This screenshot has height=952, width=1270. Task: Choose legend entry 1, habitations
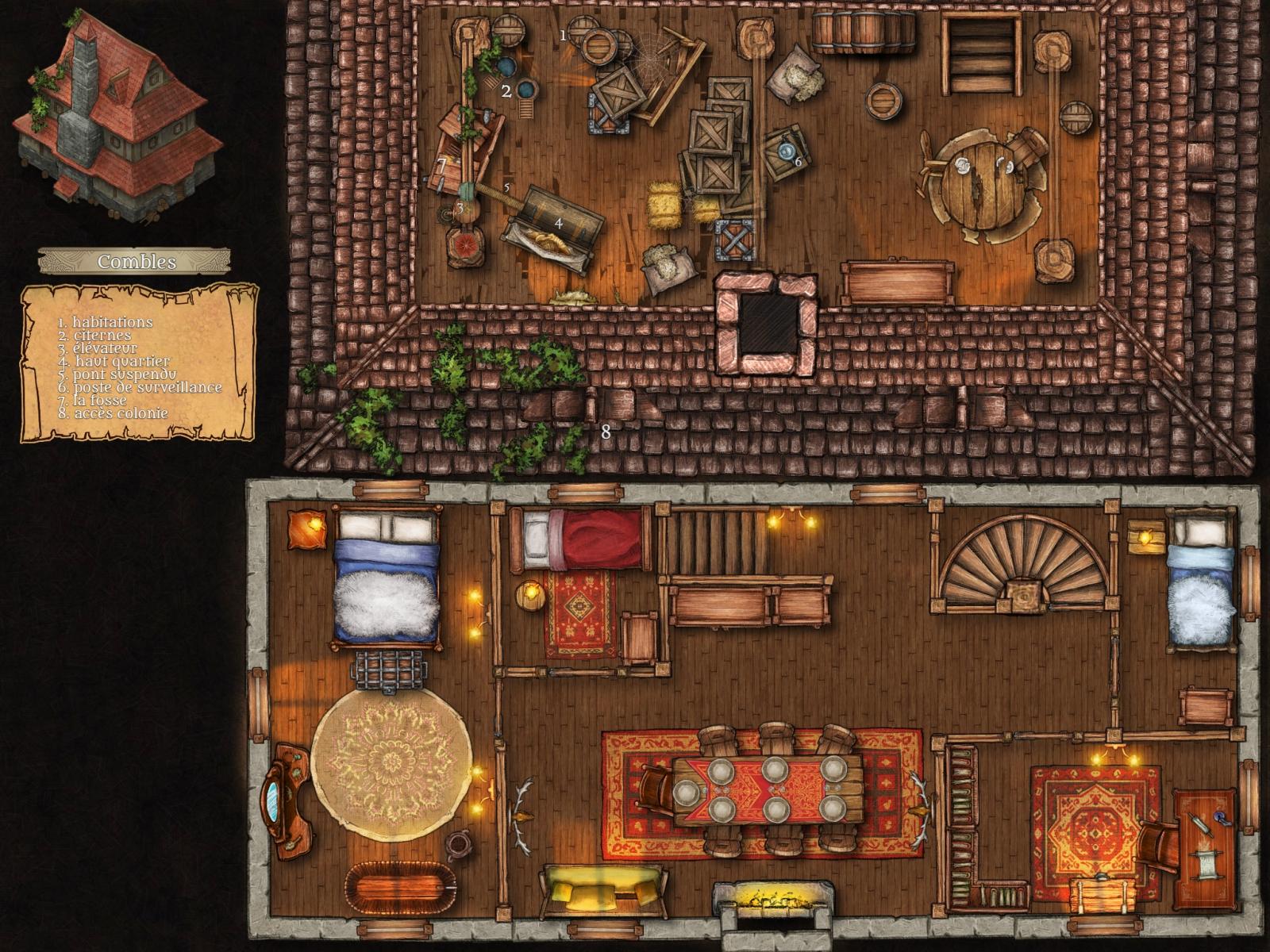point(106,323)
